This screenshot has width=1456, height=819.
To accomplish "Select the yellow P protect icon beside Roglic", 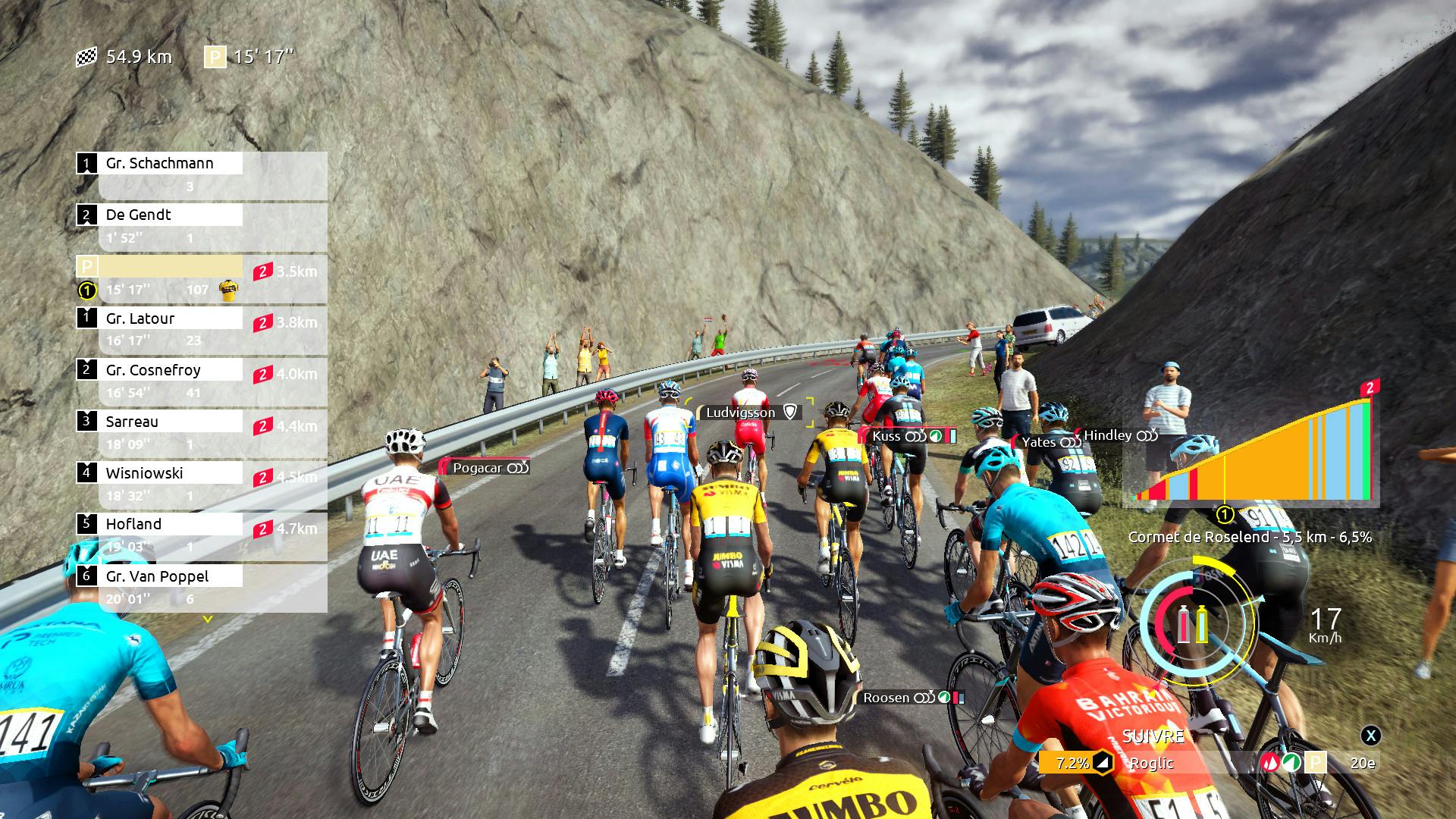I will coord(1316,762).
